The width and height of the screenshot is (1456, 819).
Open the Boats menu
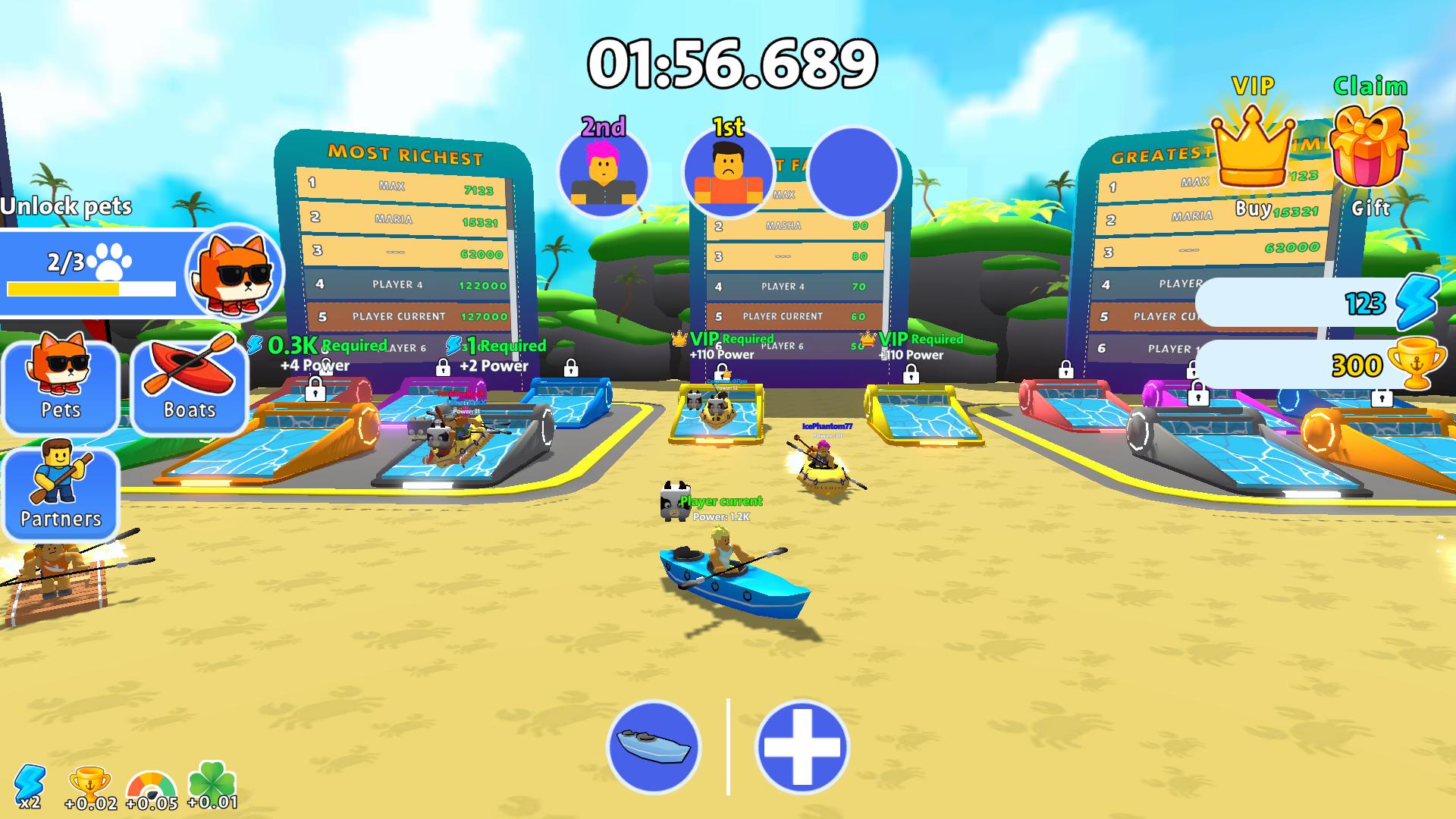(188, 388)
